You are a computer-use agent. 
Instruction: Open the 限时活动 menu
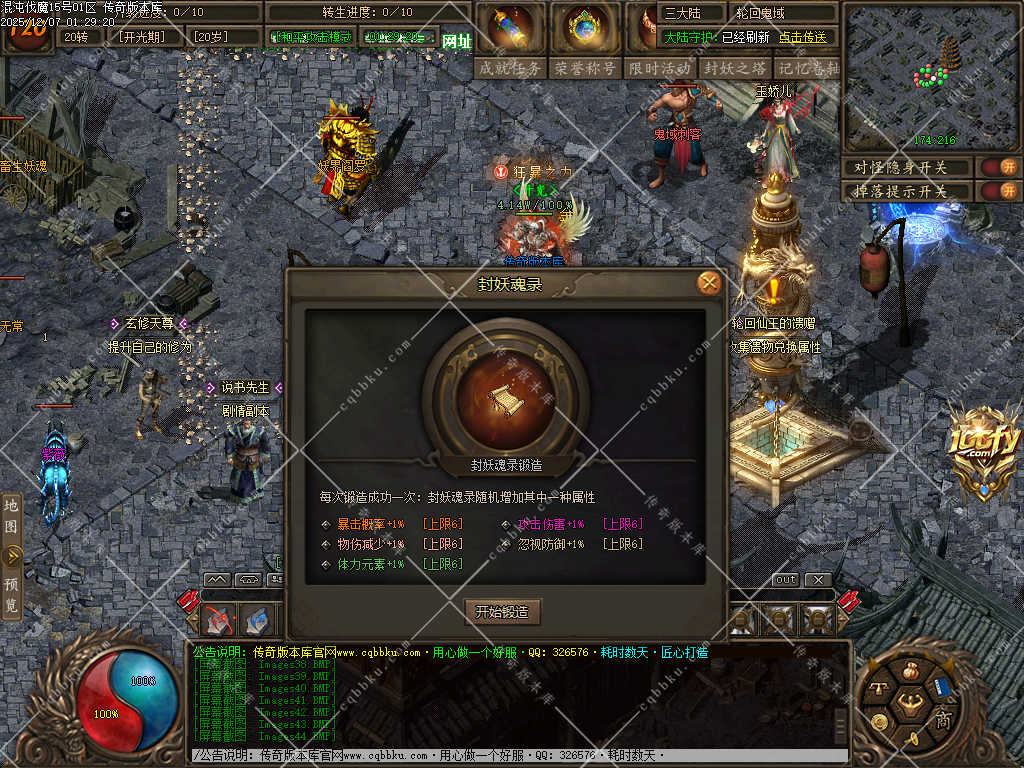coord(660,68)
